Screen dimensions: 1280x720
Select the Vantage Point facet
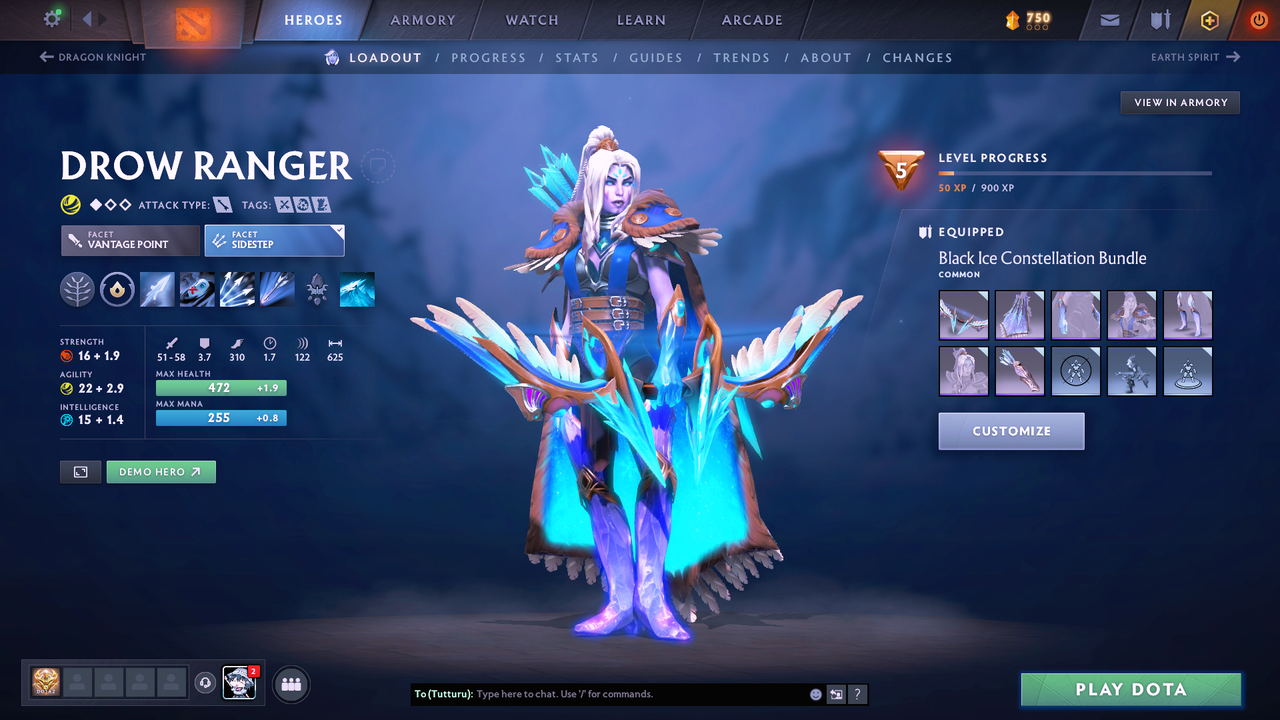[x=129, y=240]
